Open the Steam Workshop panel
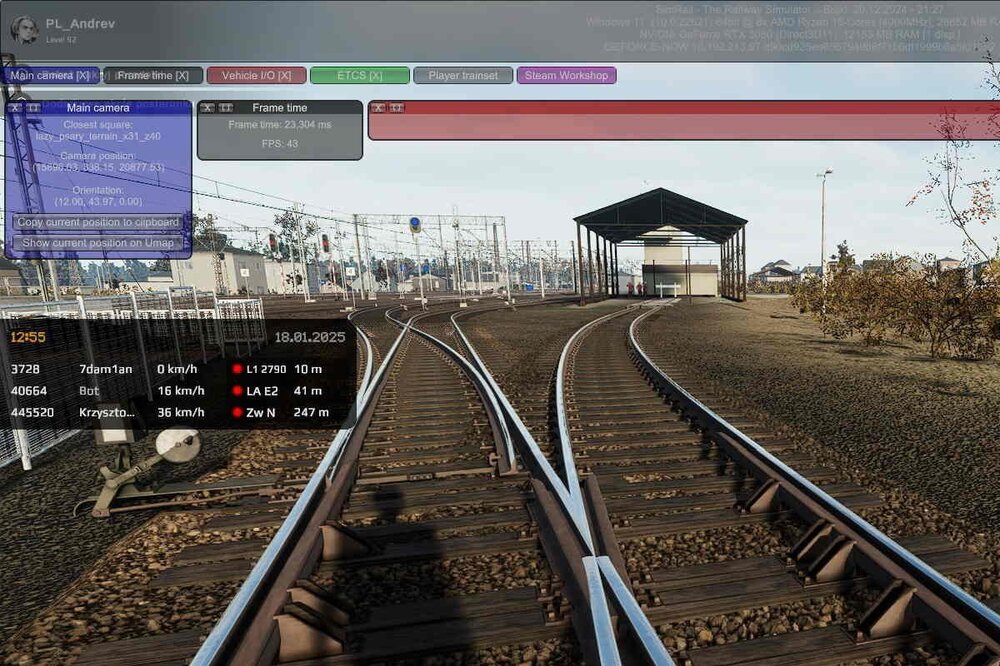 tap(566, 75)
